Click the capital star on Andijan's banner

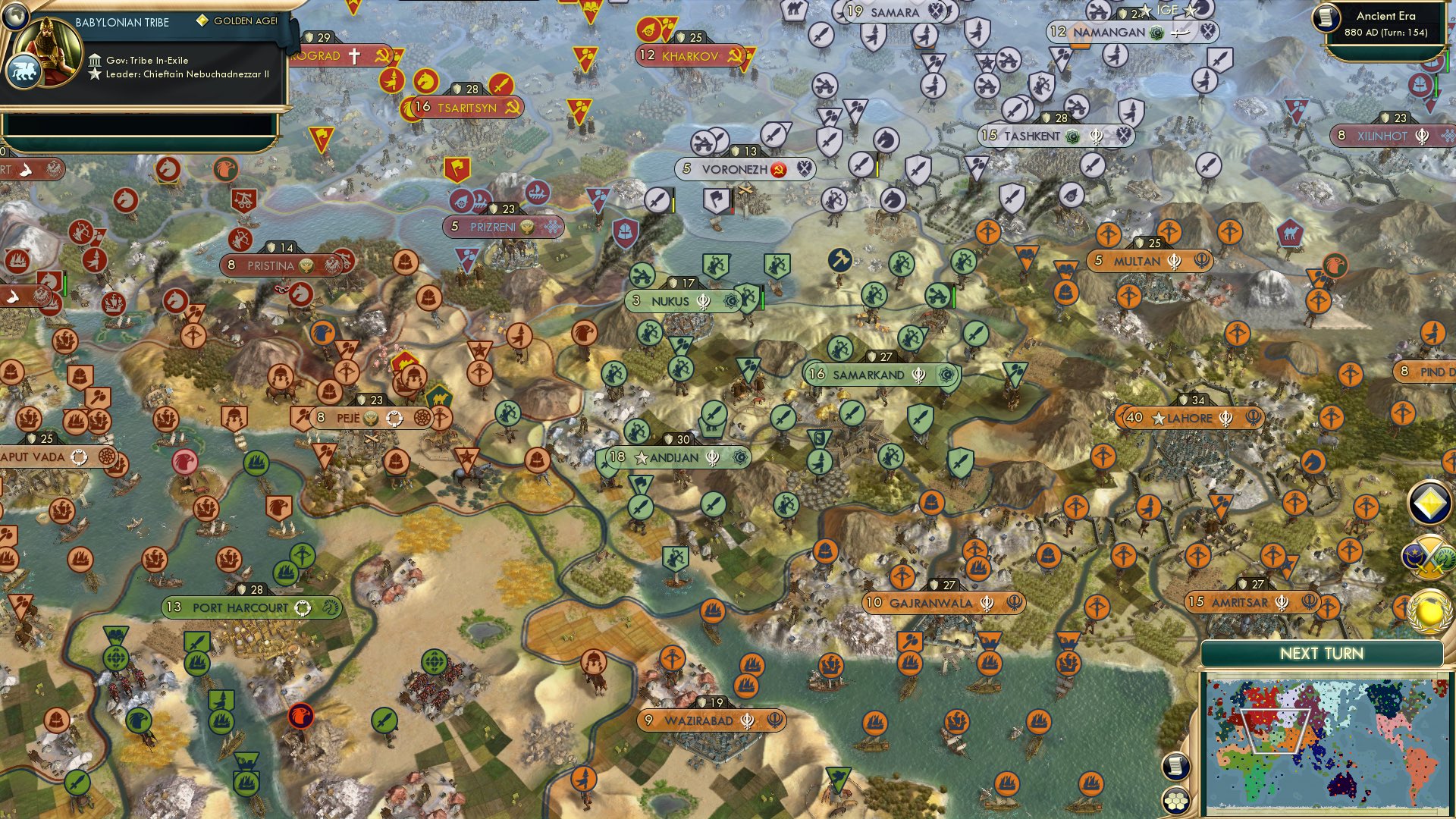[642, 457]
